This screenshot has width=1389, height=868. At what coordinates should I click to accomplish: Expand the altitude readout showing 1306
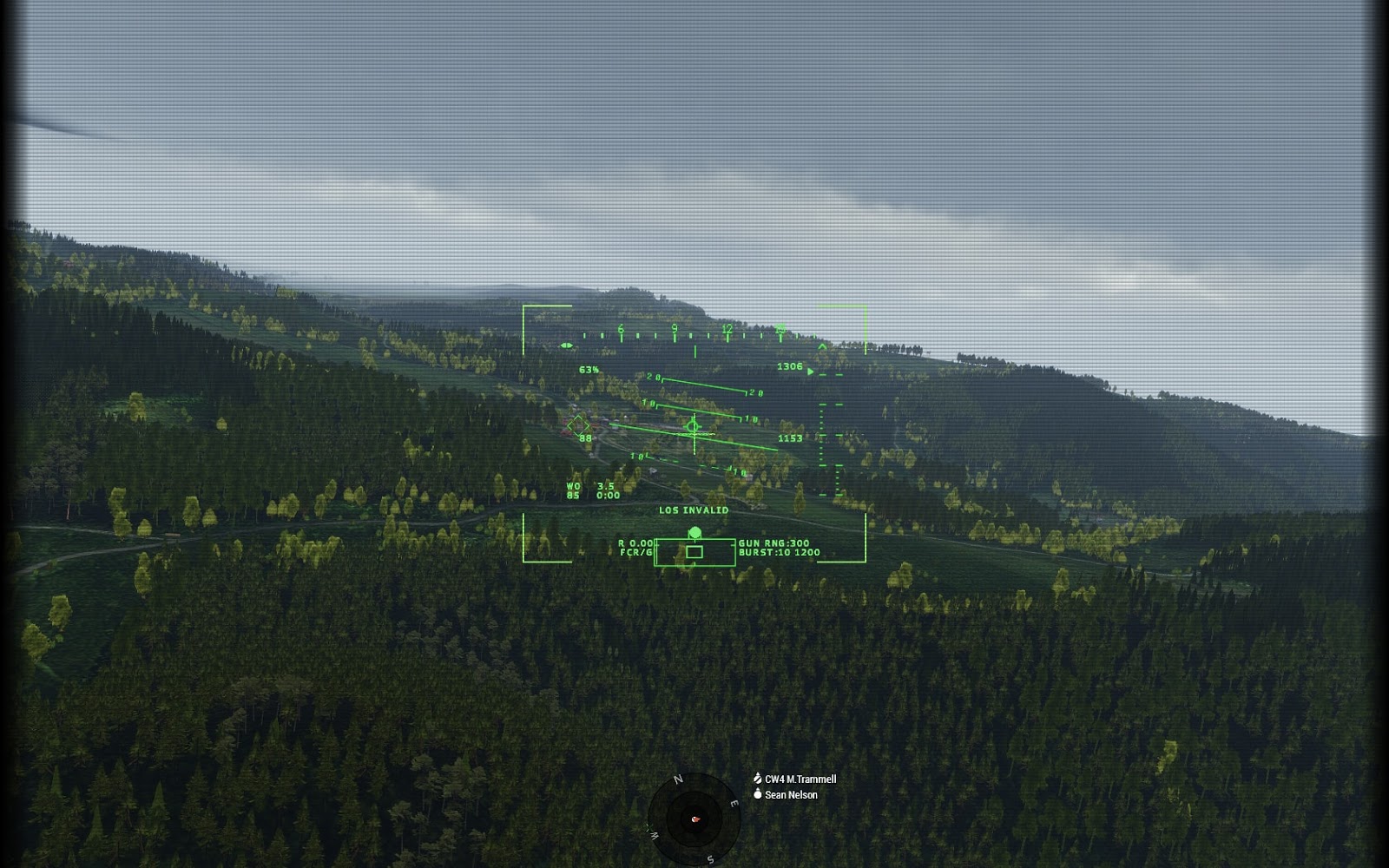788,365
